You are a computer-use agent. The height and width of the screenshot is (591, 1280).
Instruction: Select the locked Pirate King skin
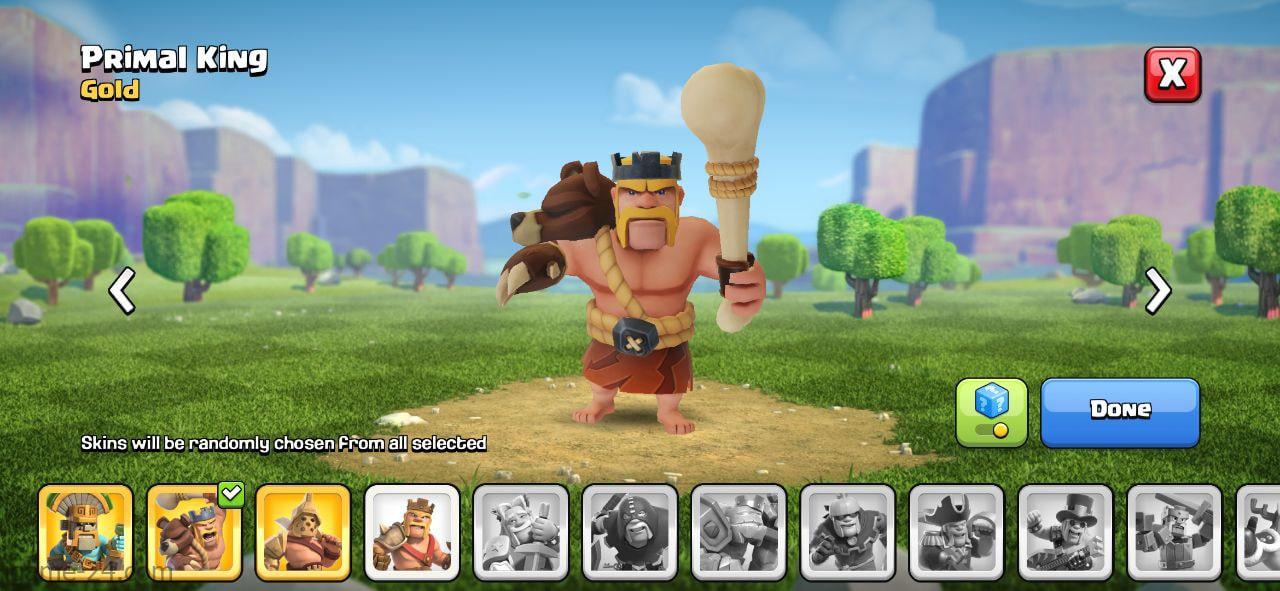click(957, 532)
